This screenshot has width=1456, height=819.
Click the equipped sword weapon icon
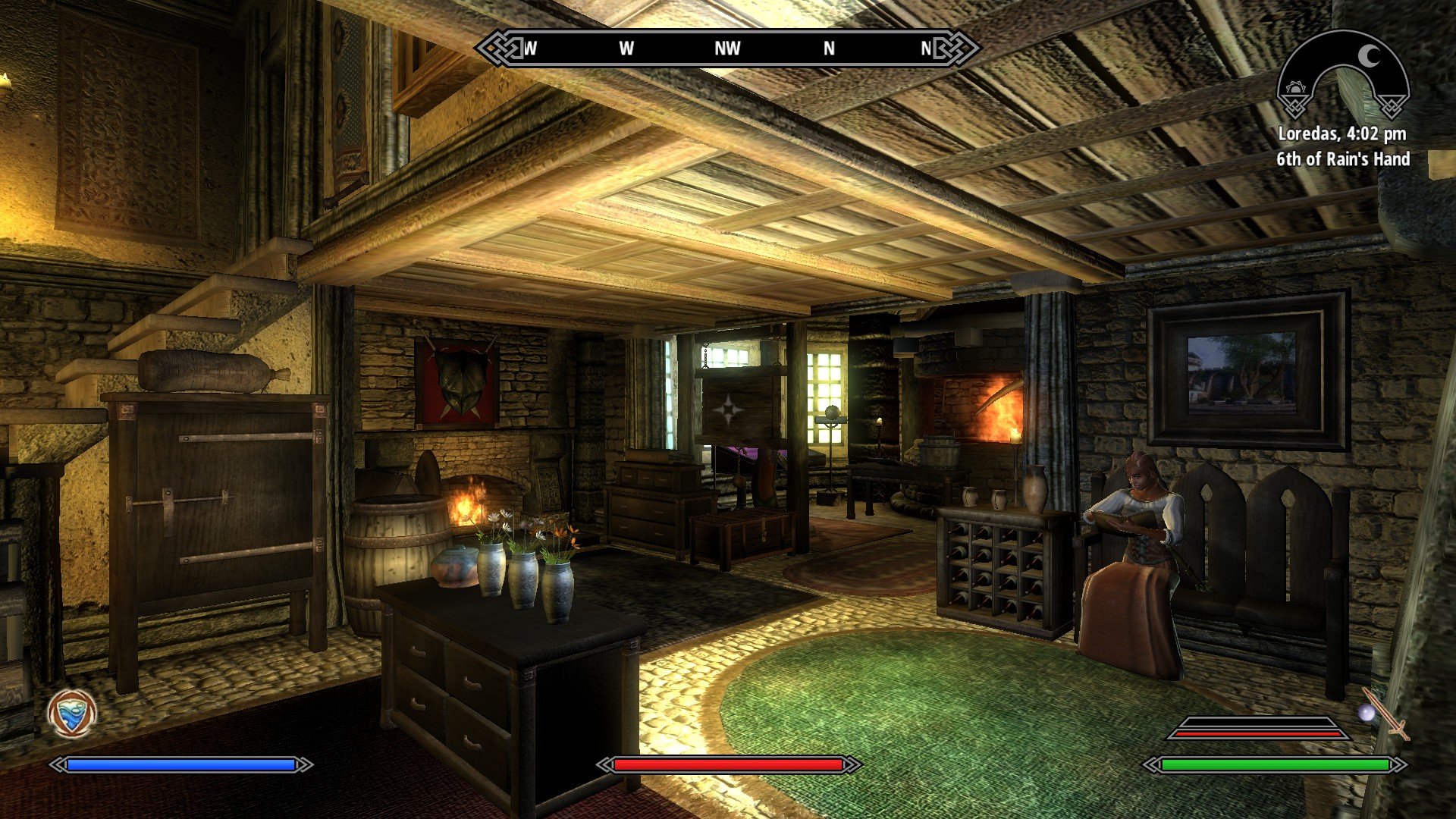click(1388, 714)
